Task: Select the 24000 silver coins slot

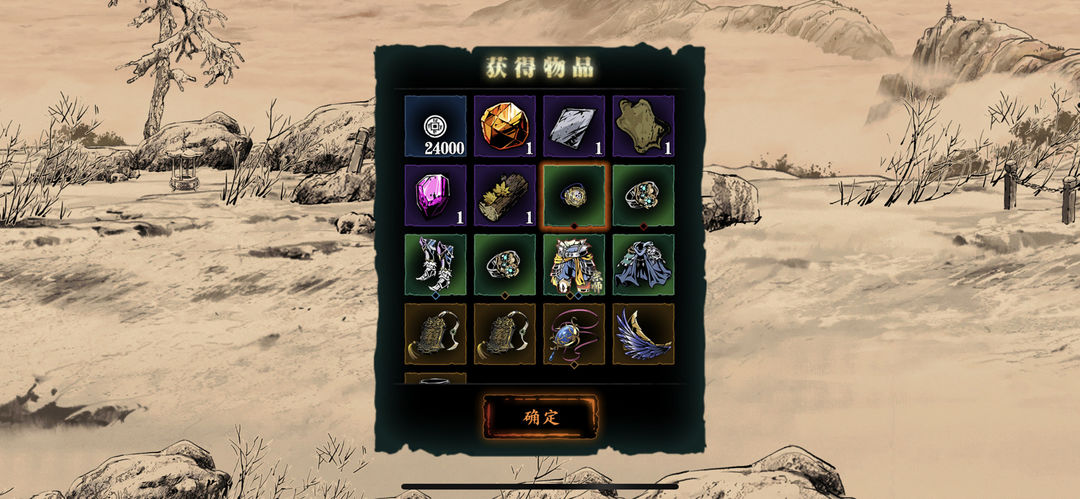Action: [435, 126]
